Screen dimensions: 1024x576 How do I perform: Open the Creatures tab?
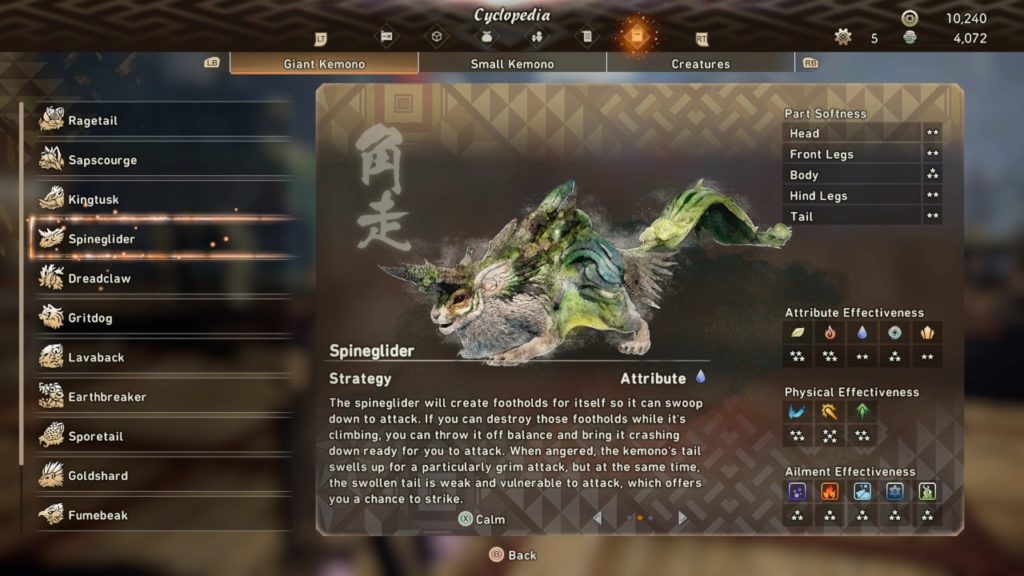(x=700, y=64)
